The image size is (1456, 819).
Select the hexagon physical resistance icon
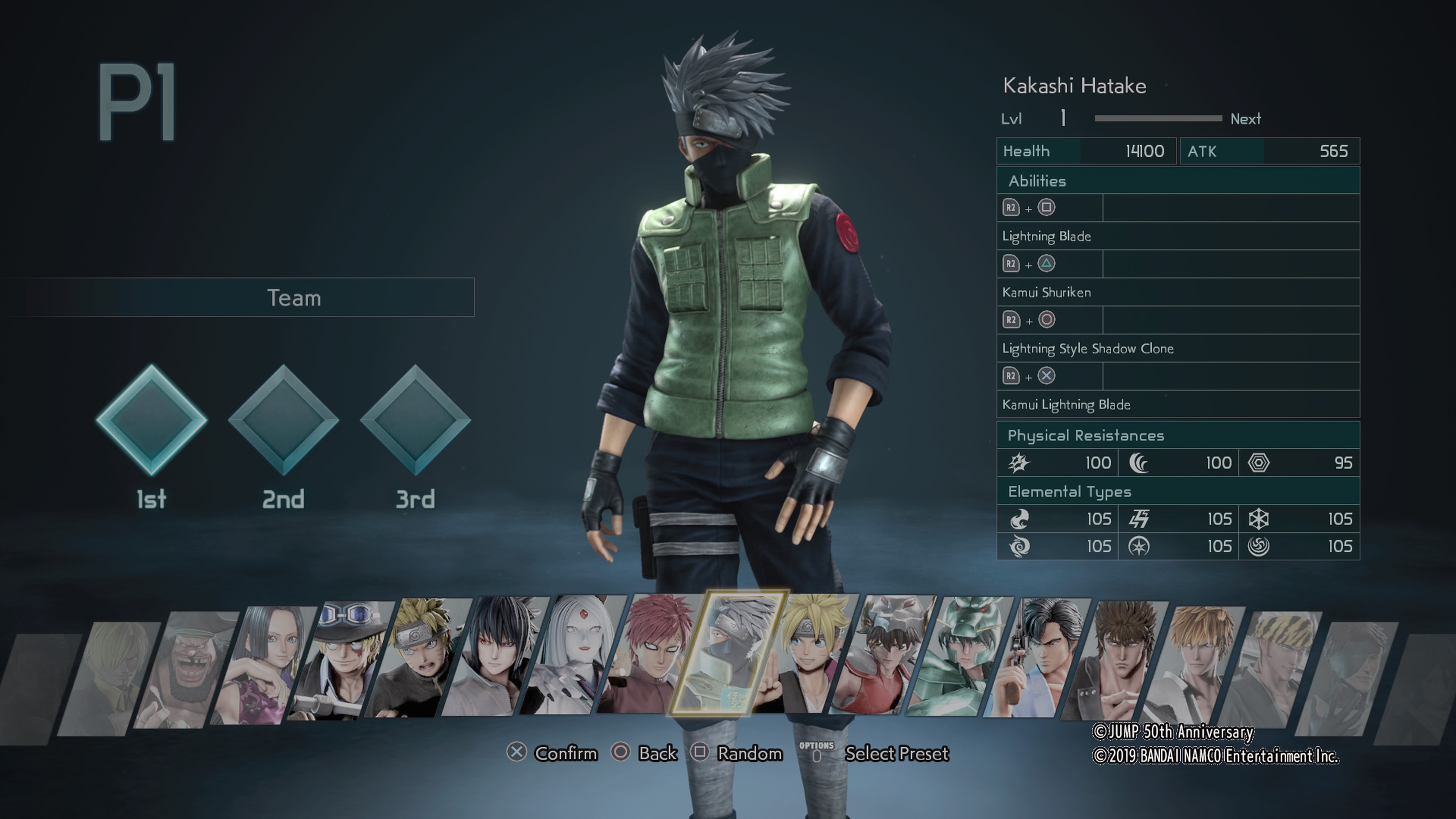(1260, 462)
